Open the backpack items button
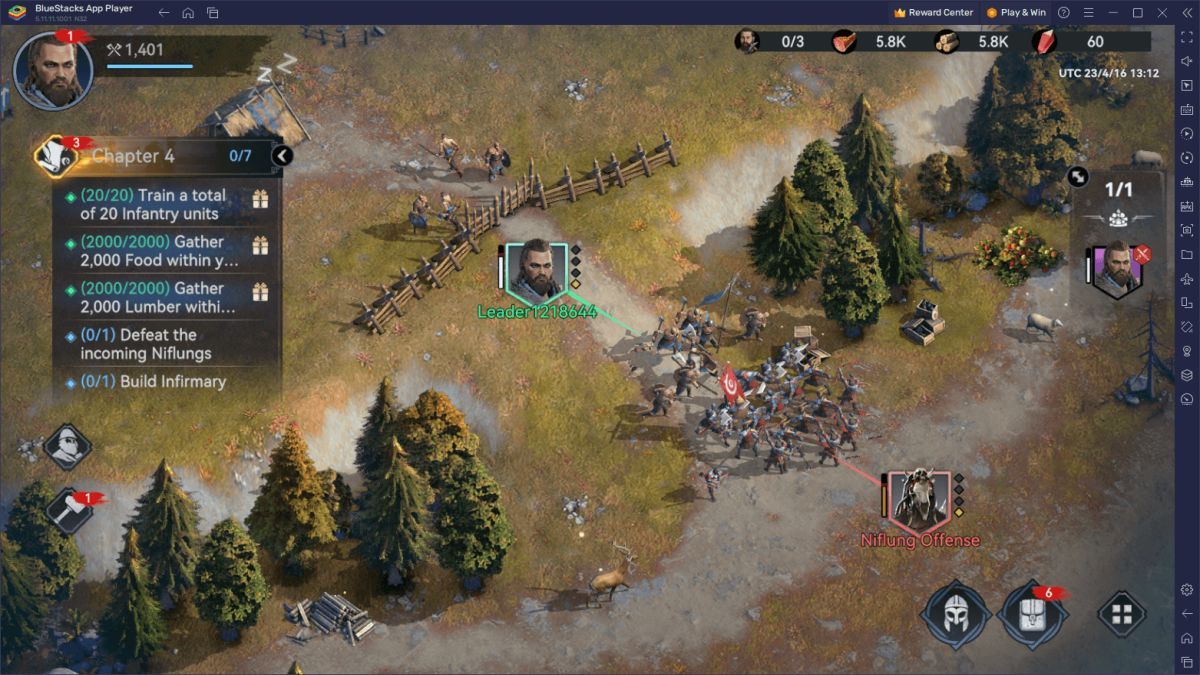The width and height of the screenshot is (1200, 675). pyautogui.click(x=1032, y=613)
